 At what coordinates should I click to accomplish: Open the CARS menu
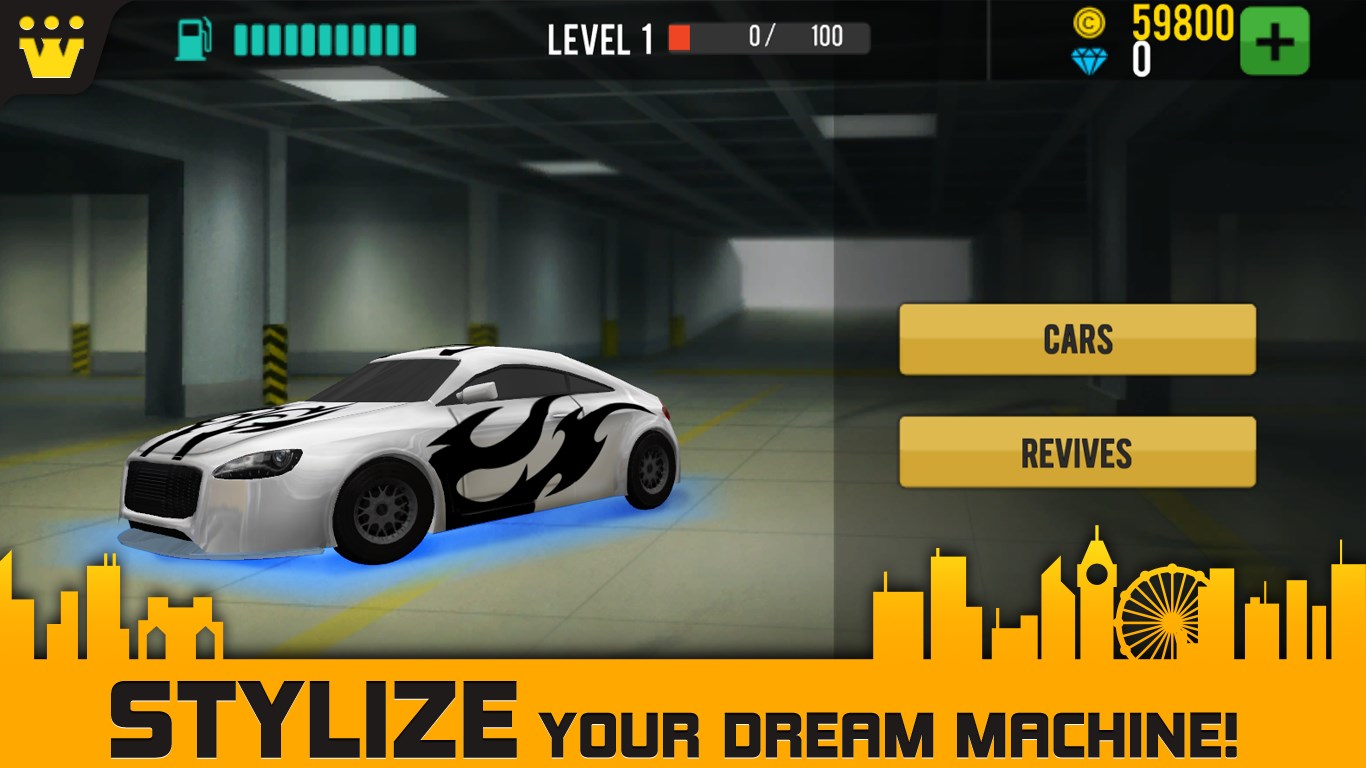click(x=1077, y=340)
